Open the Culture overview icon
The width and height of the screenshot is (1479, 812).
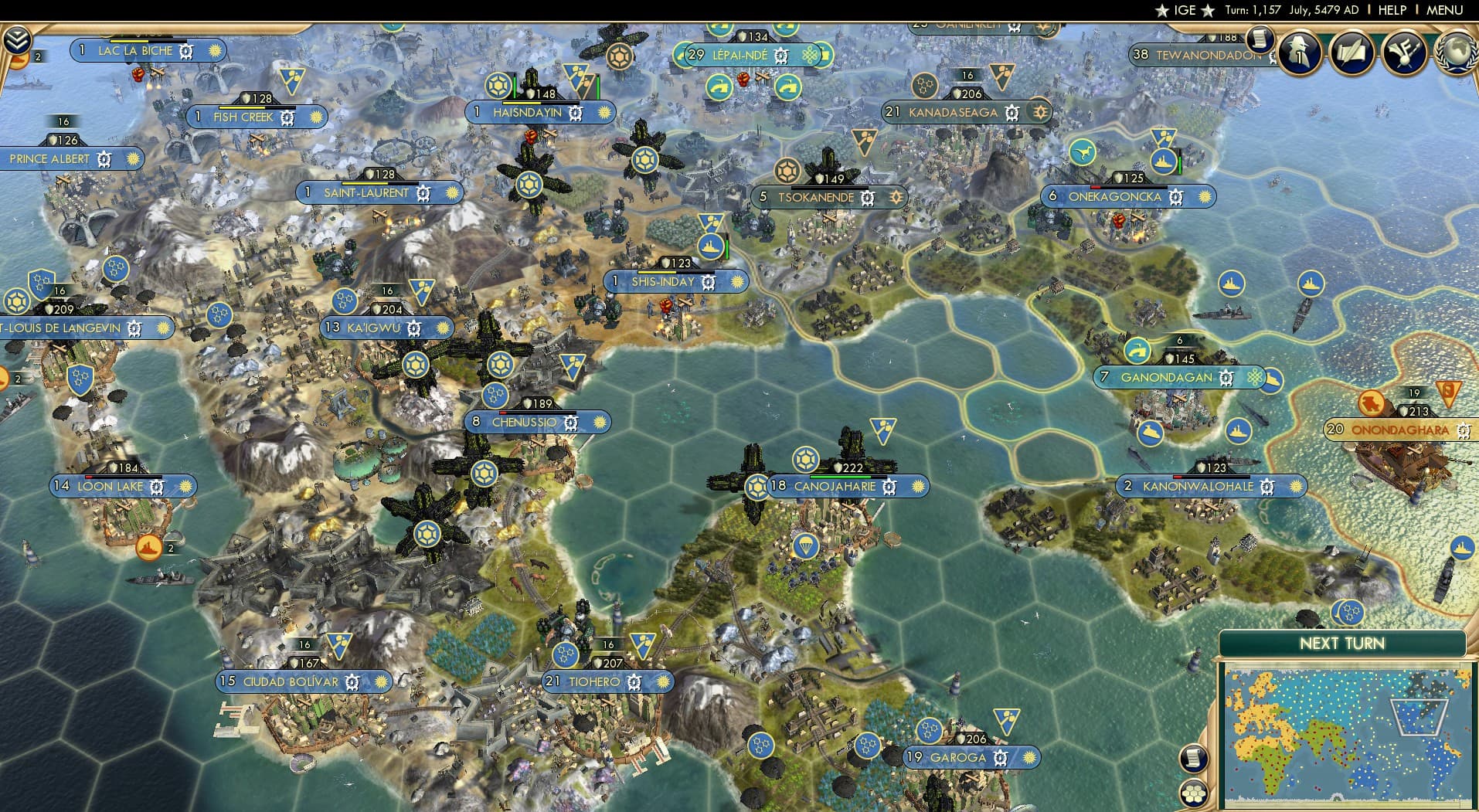tap(1405, 52)
